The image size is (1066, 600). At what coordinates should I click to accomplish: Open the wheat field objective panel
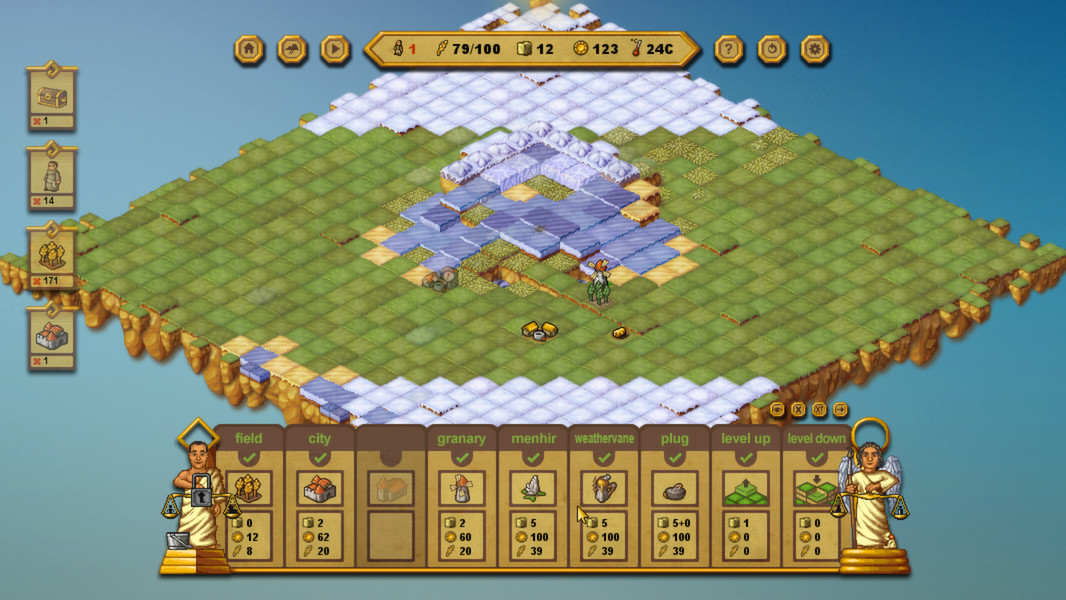(x=52, y=257)
